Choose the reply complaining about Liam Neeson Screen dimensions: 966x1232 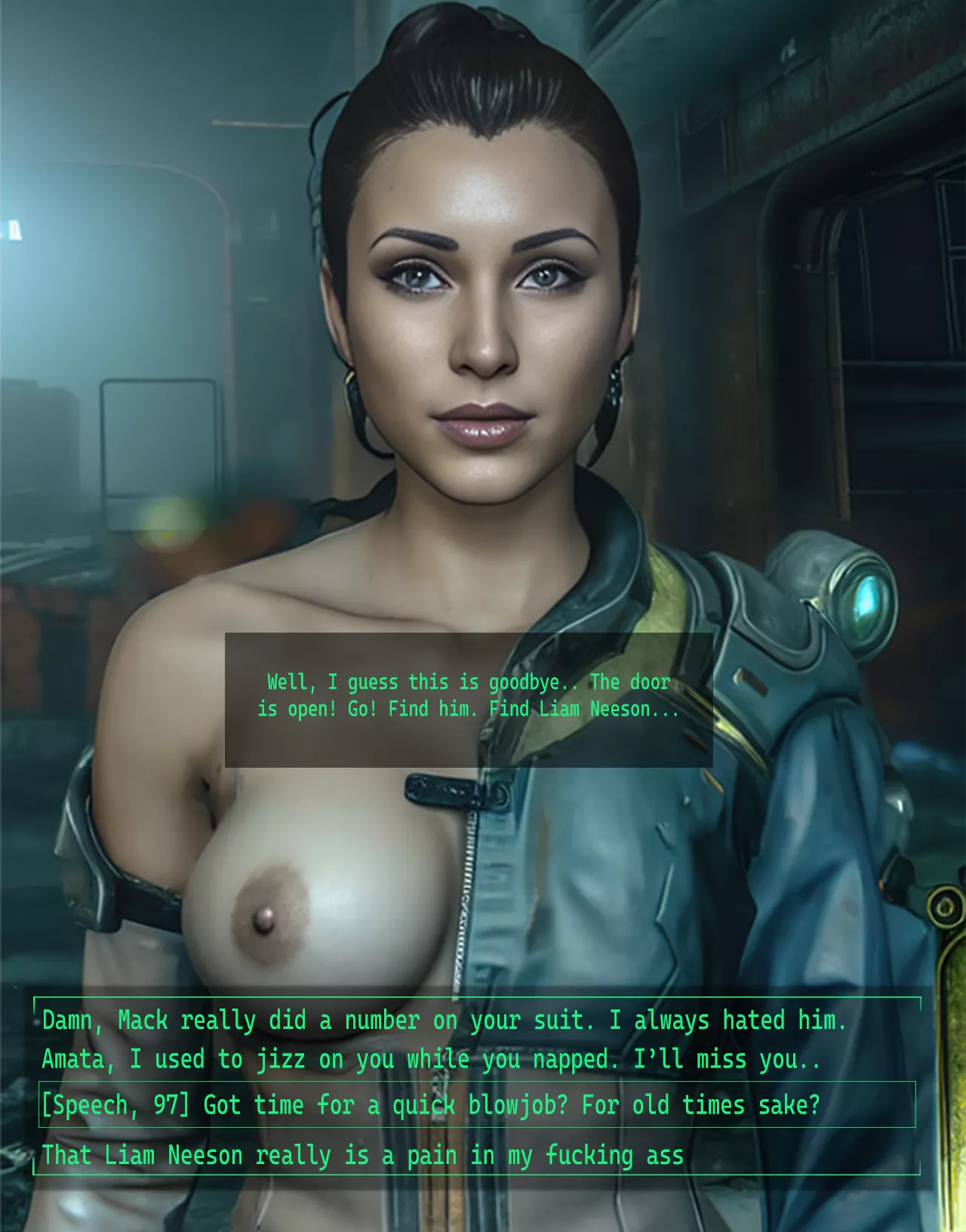[x=362, y=1156]
